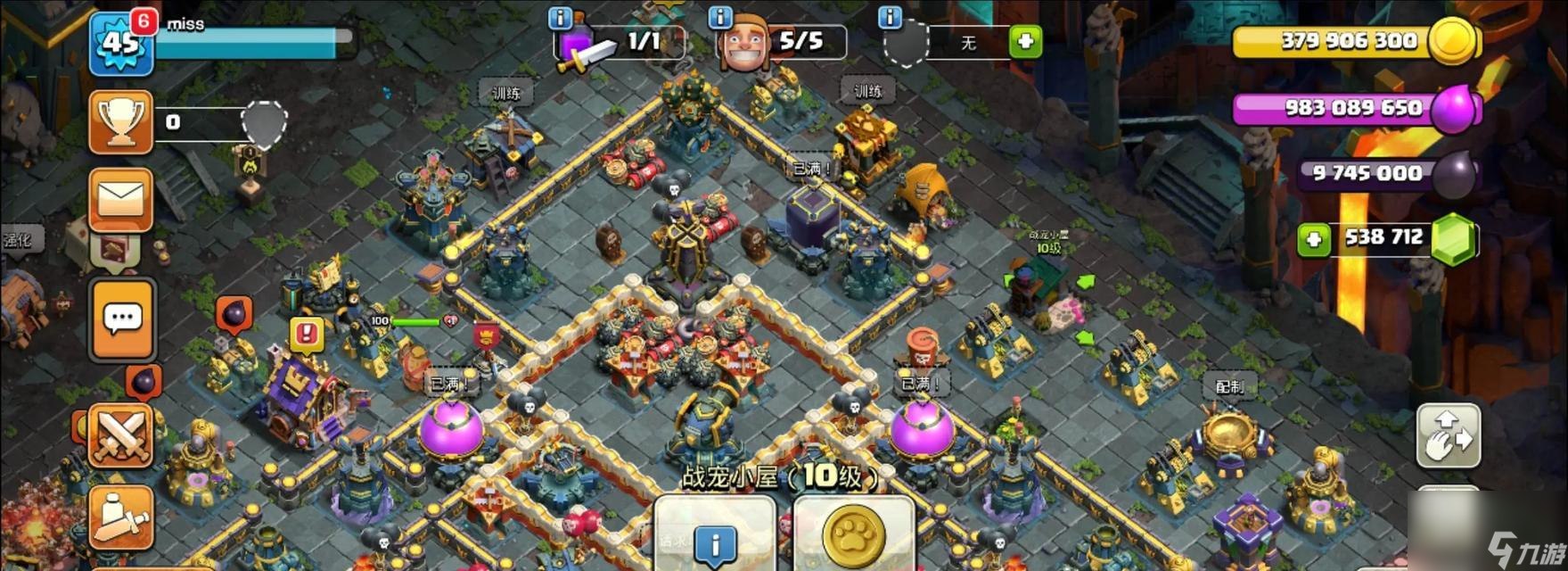The width and height of the screenshot is (1568, 571).
Task: Open the army training button
Action: (x=121, y=517)
